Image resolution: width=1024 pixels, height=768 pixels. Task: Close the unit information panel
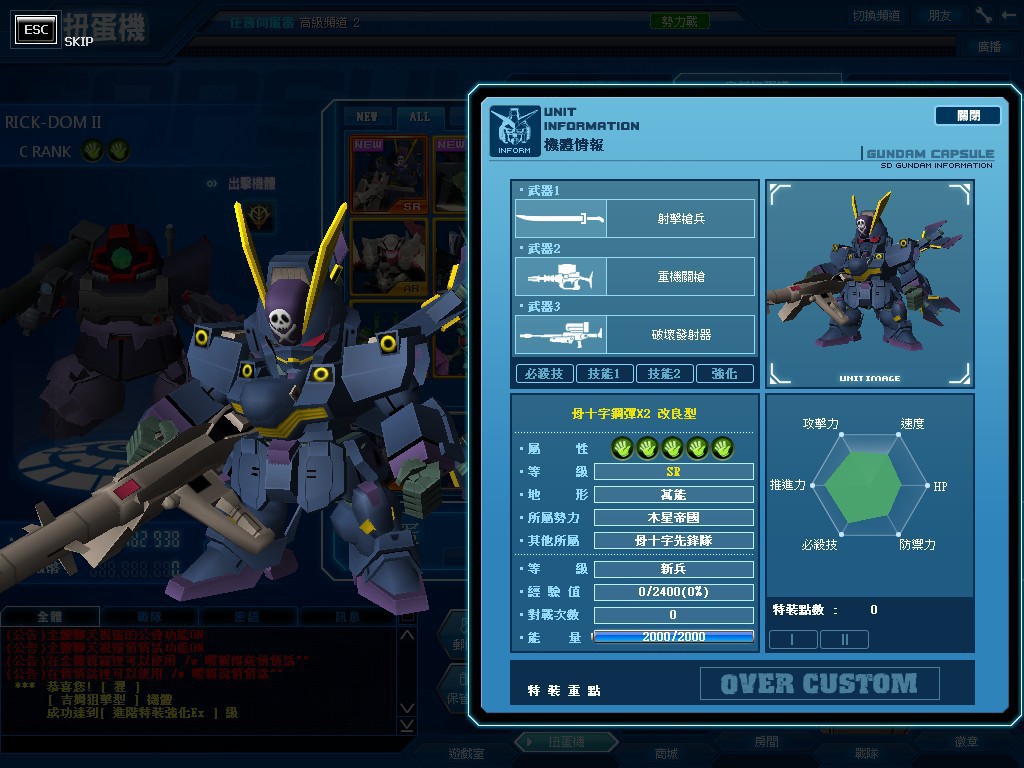coord(967,116)
